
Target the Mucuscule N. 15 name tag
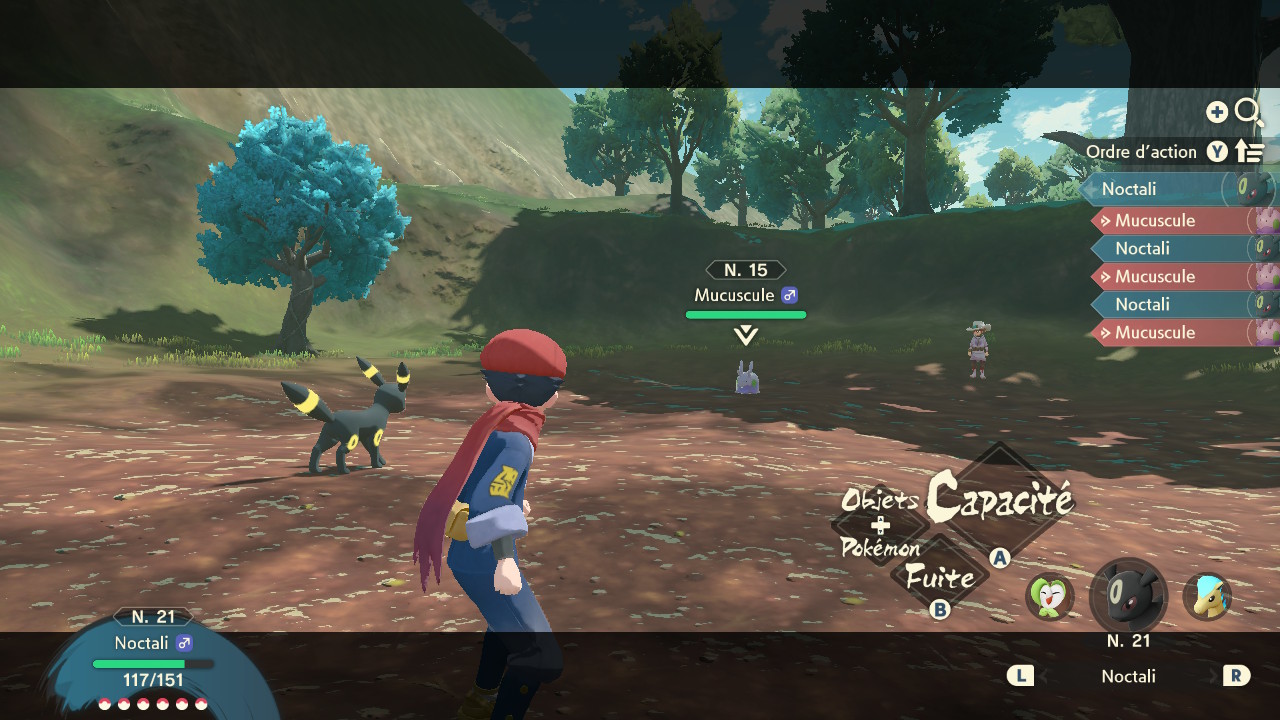click(746, 295)
